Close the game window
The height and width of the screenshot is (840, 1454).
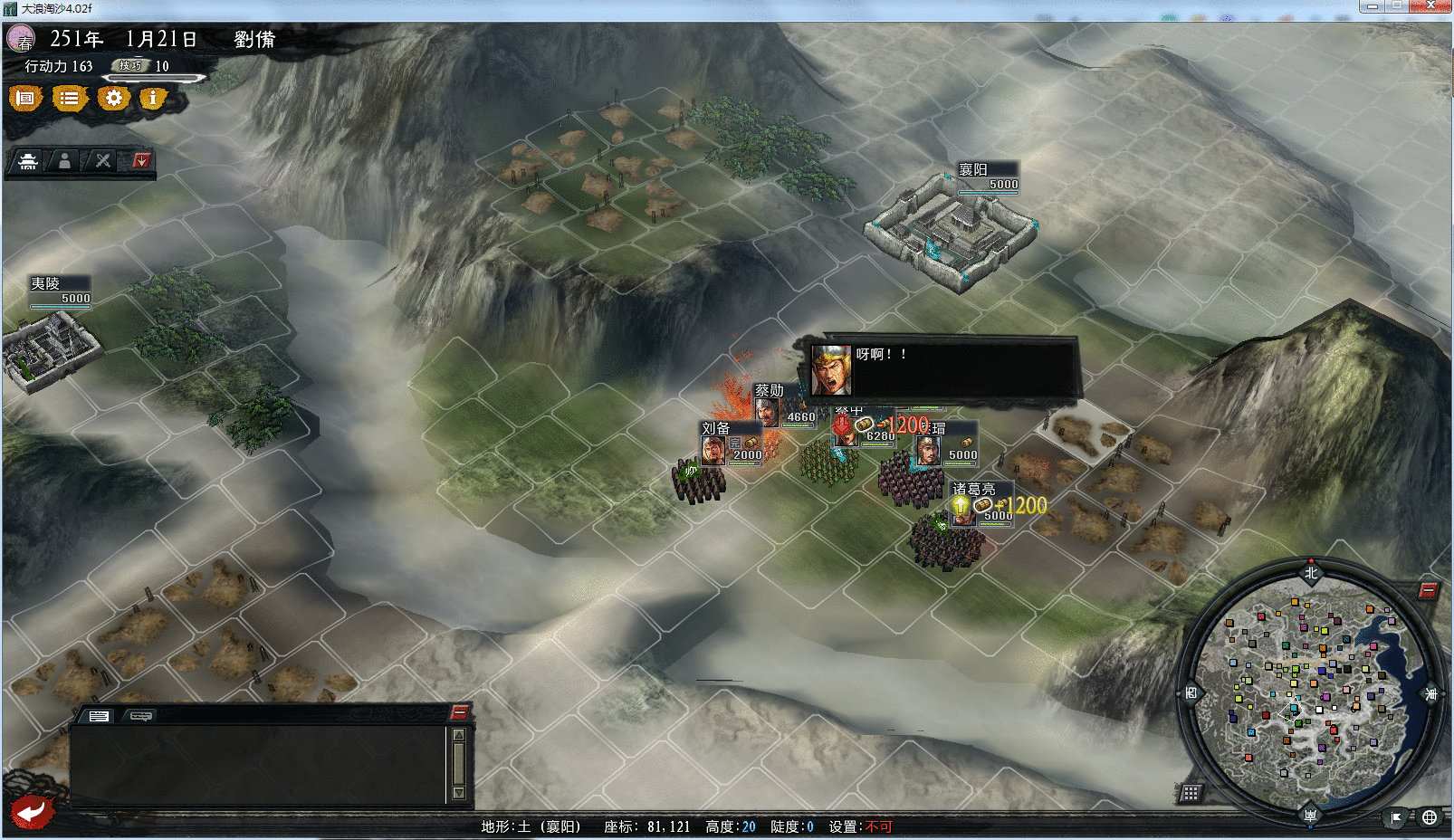[1430, 6]
